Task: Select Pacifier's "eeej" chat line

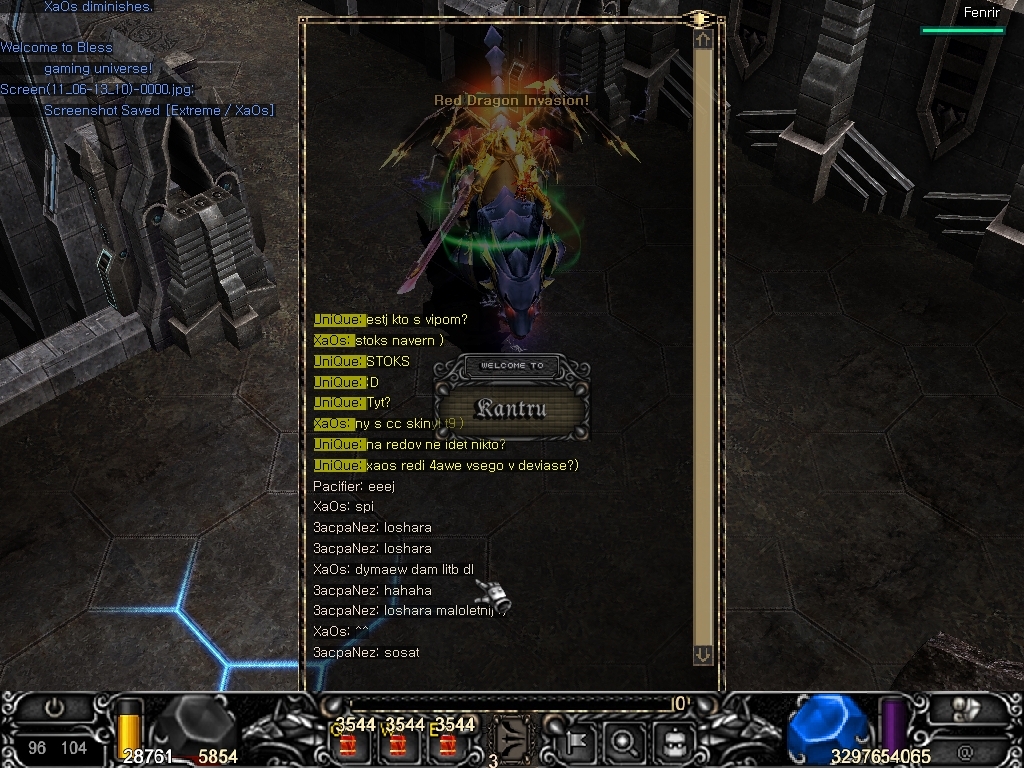Action: (354, 486)
